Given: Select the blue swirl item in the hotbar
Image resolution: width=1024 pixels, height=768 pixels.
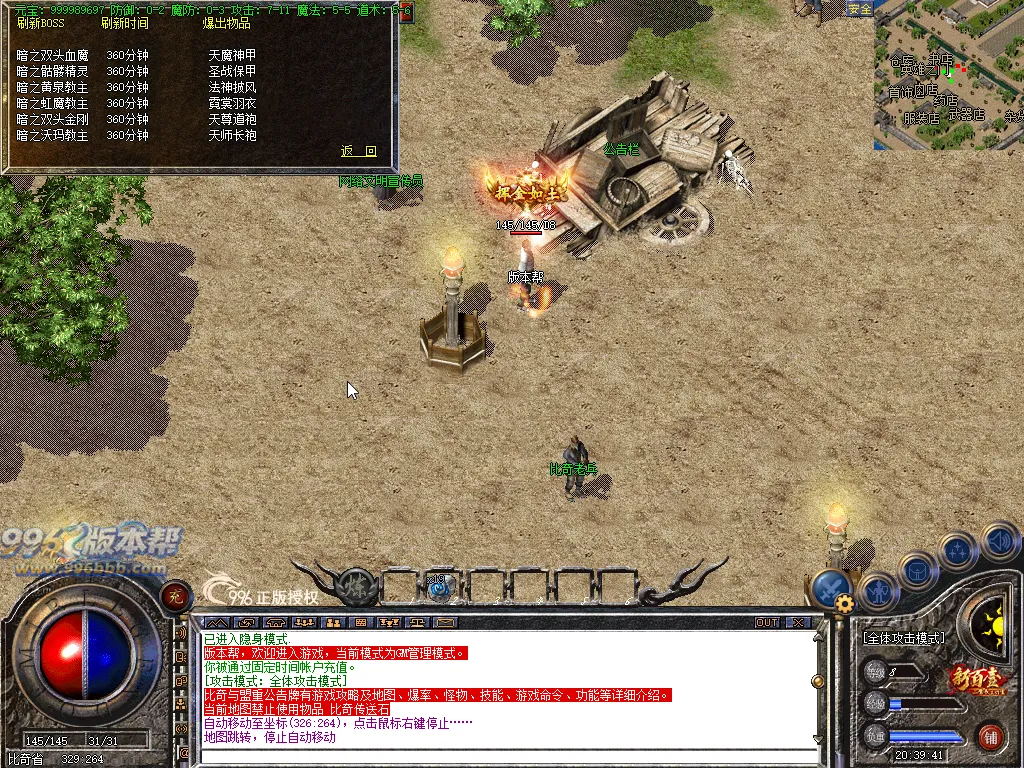Looking at the screenshot, I should pos(437,587).
